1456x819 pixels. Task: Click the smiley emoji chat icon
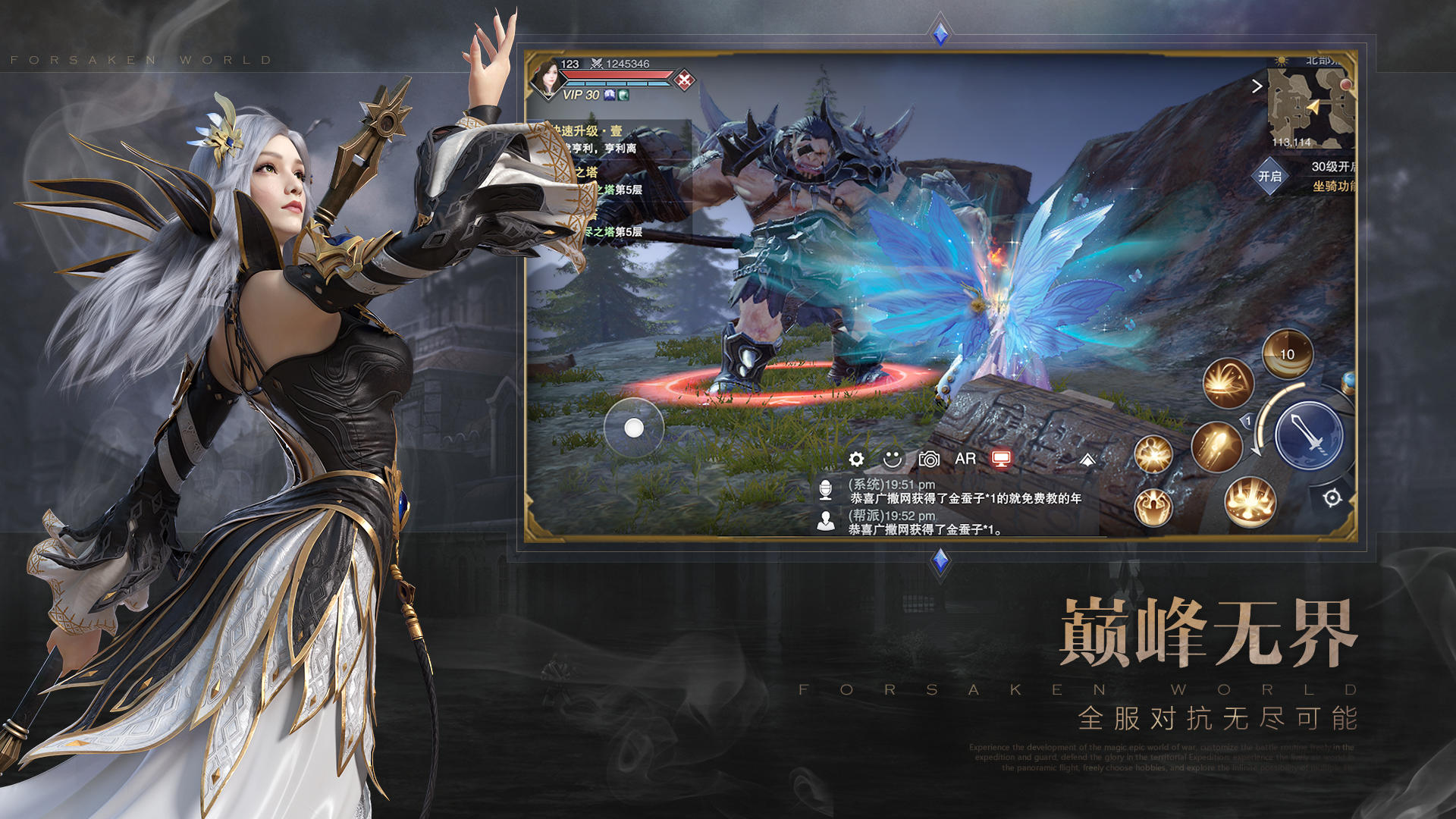892,458
